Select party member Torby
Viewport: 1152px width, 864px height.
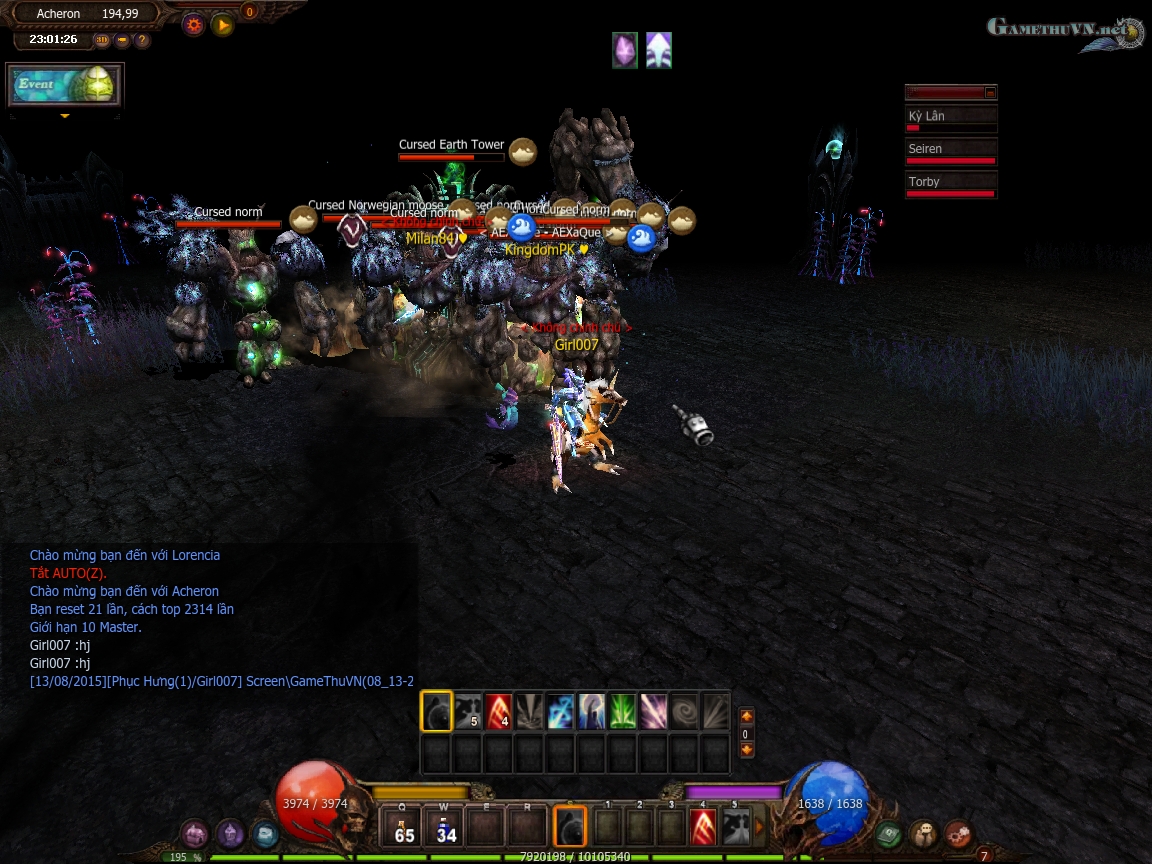pyautogui.click(x=950, y=185)
